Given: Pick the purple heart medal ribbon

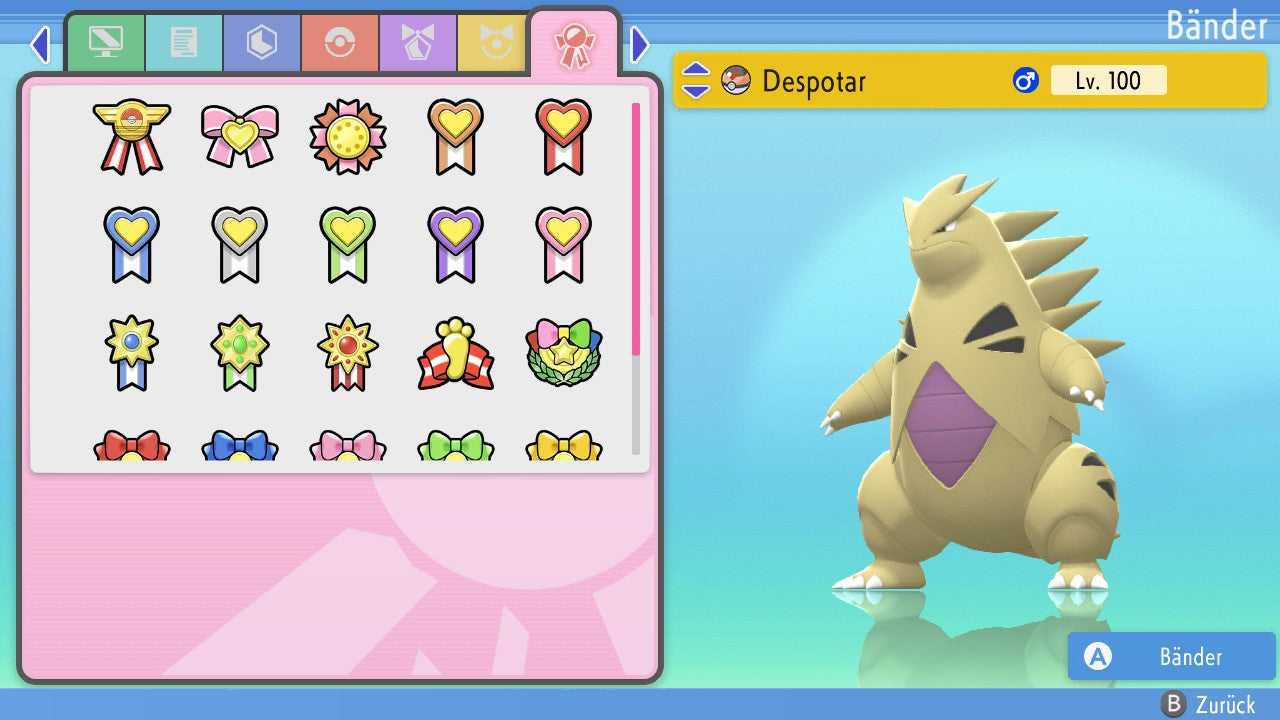Looking at the screenshot, I should click(x=456, y=244).
